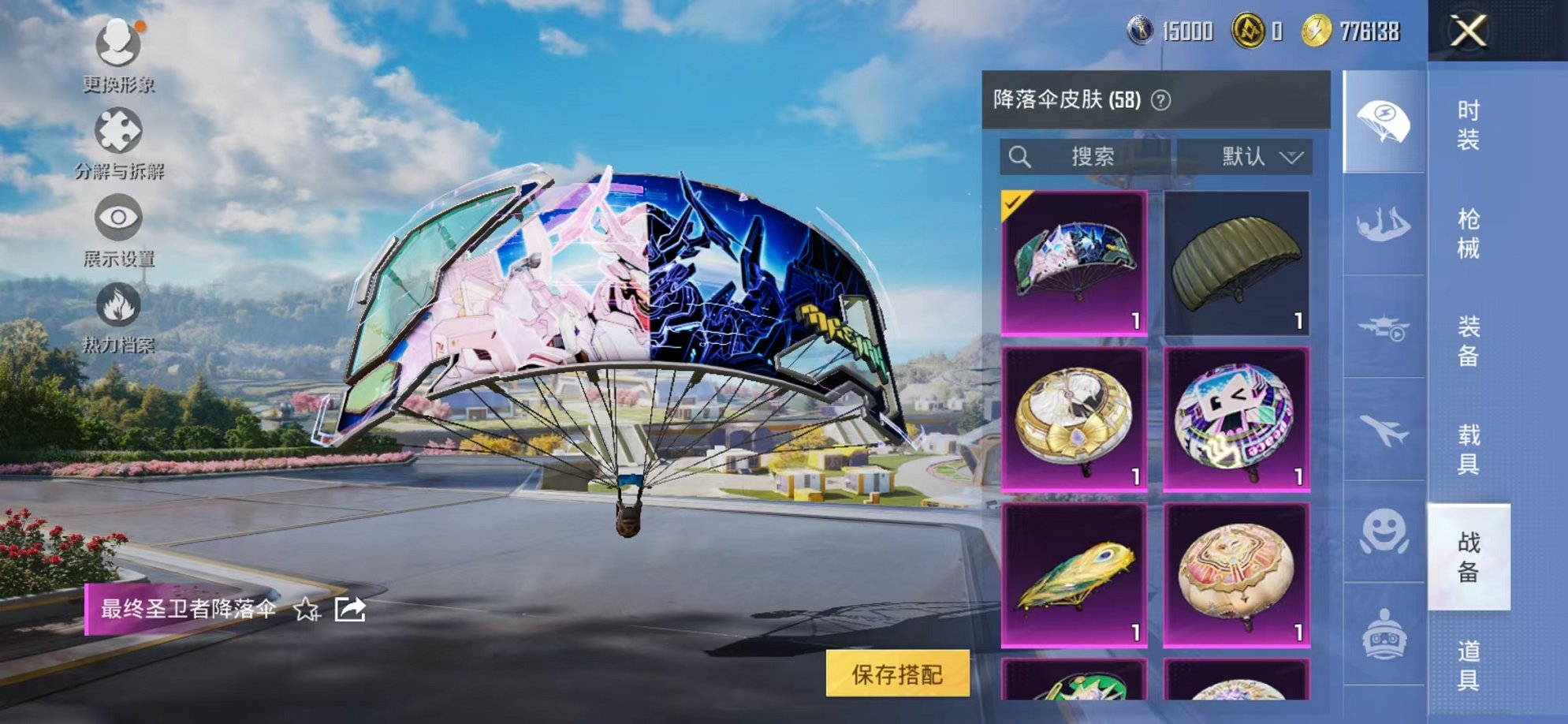Open the 热力档案 flame icon

pos(117,306)
